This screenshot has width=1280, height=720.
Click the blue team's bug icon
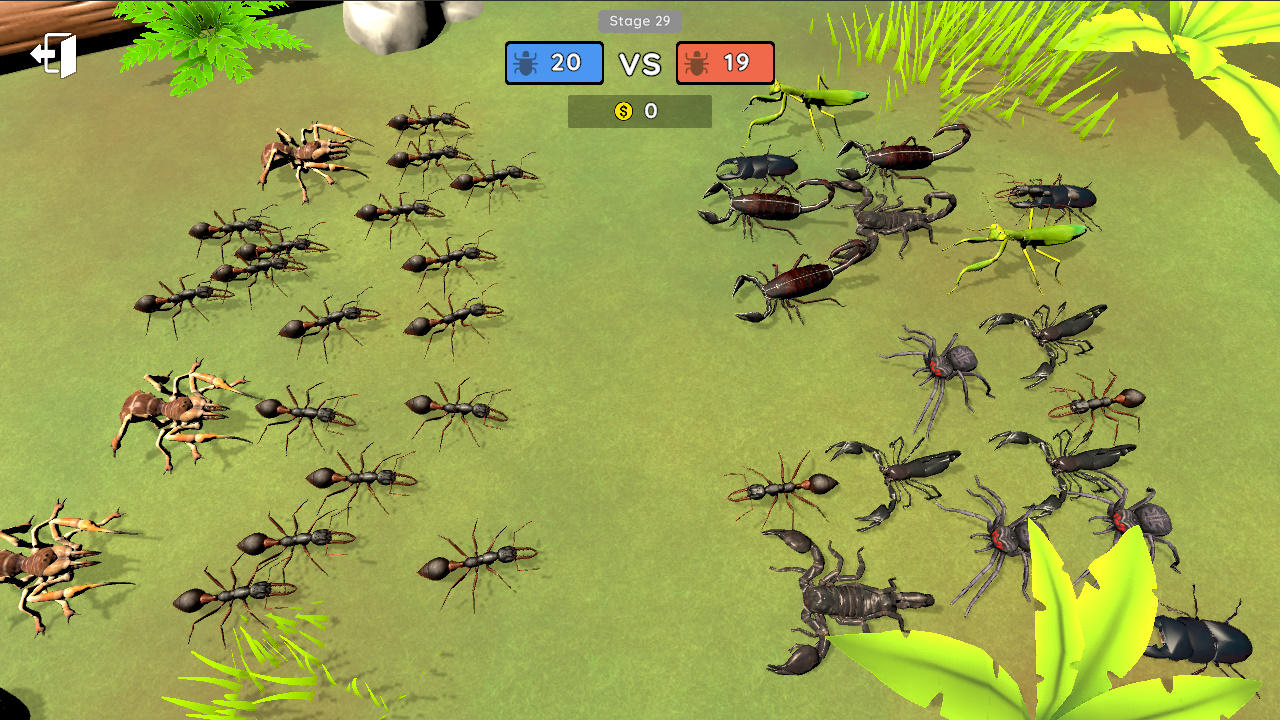524,62
